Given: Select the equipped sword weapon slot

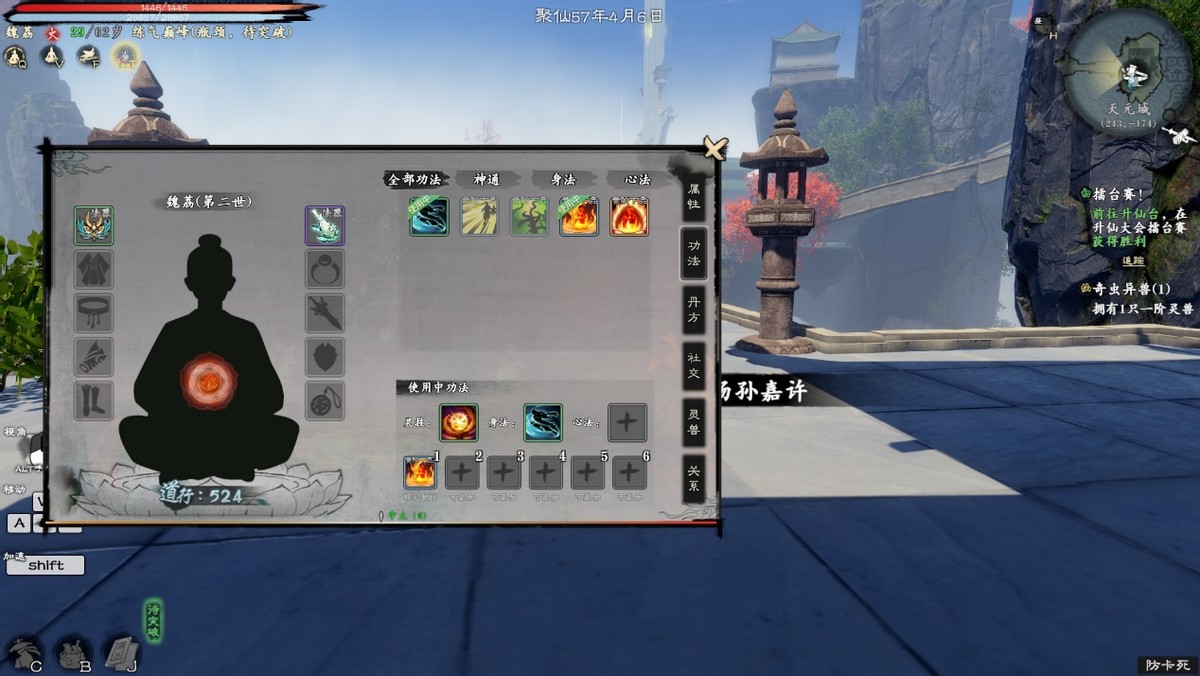Looking at the screenshot, I should (325, 225).
